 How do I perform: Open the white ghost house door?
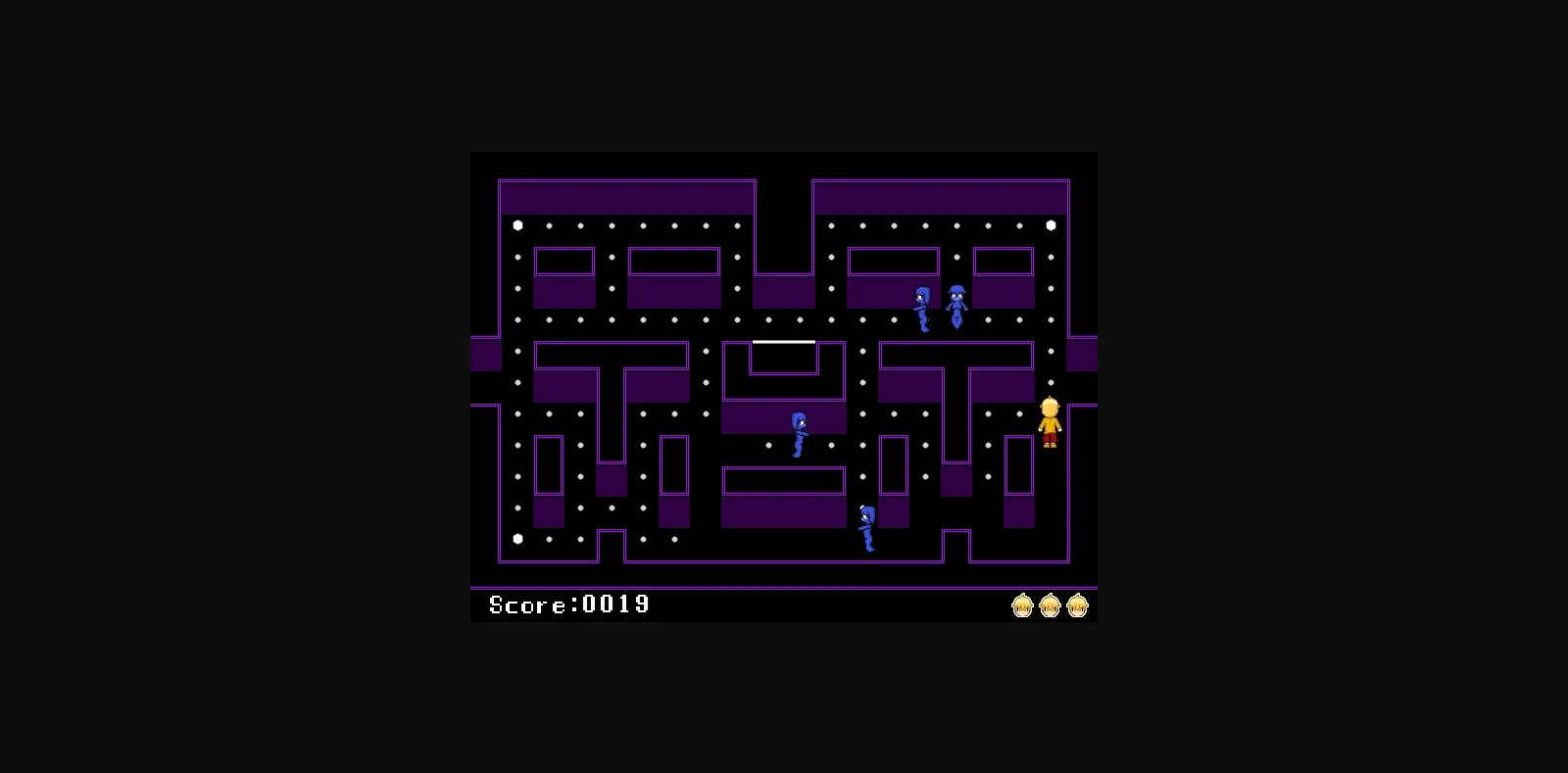coord(782,342)
